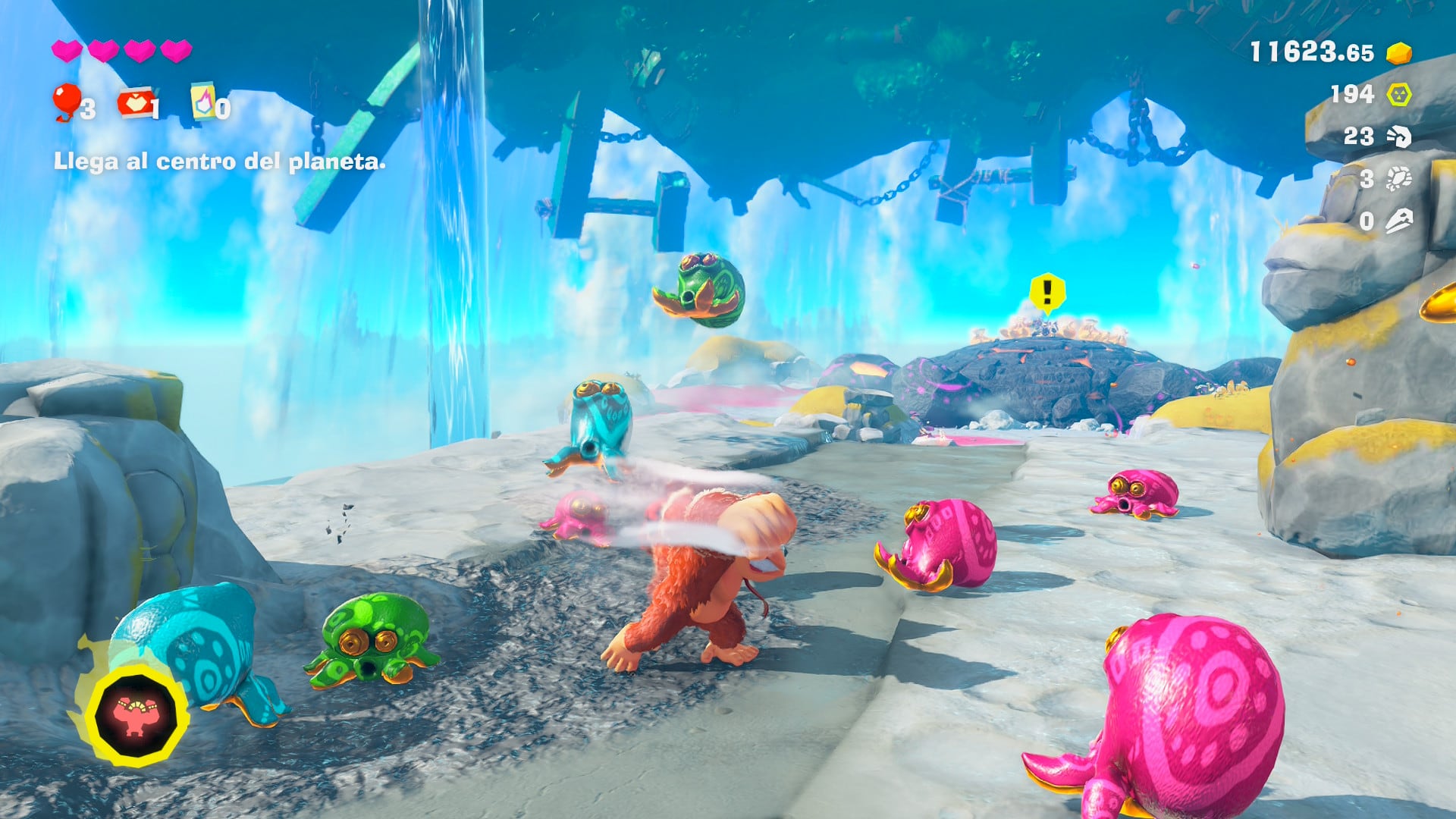The height and width of the screenshot is (819, 1456).
Task: Click the red juice box item icon
Action: 134,103
